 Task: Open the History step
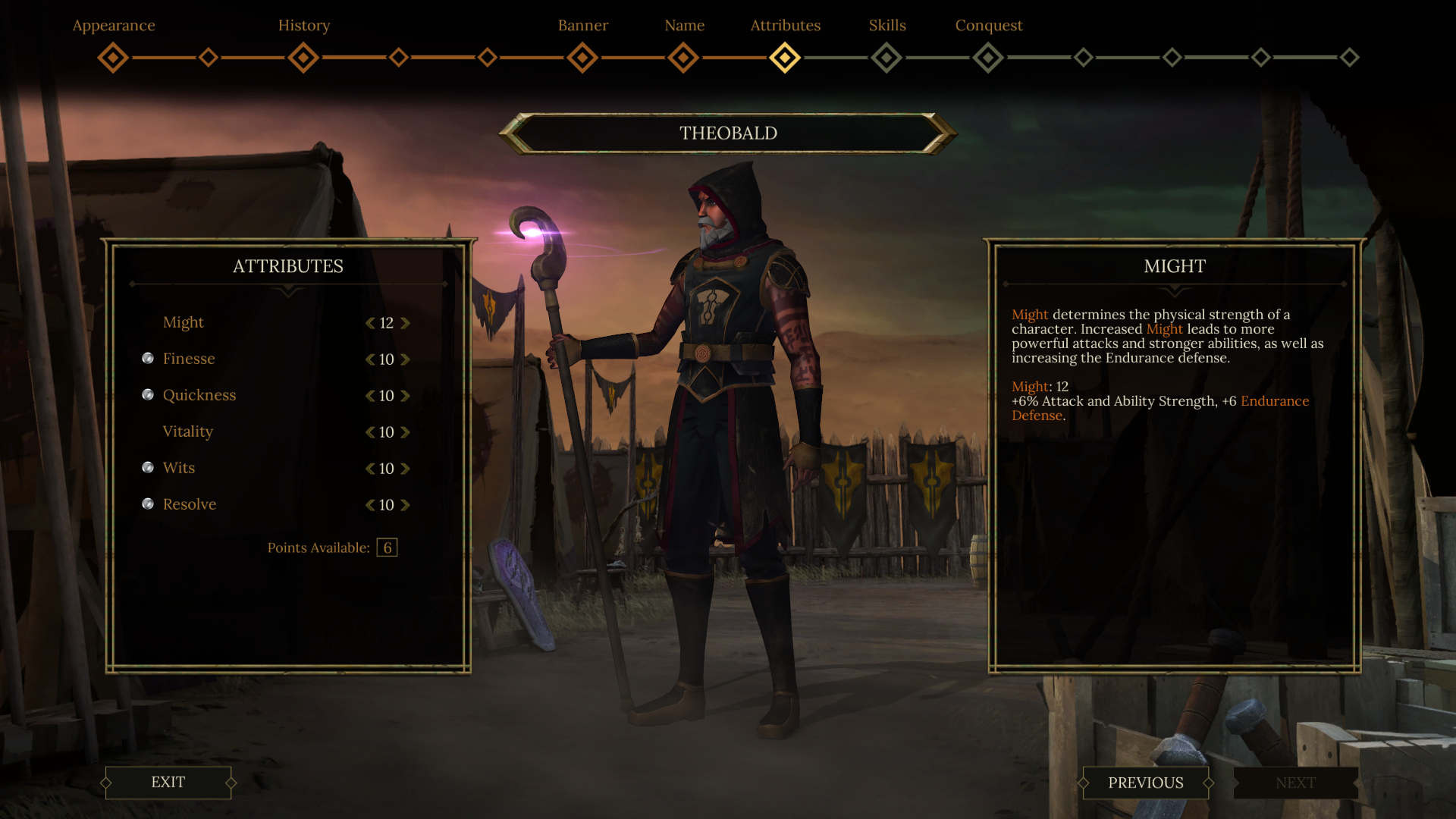[303, 58]
